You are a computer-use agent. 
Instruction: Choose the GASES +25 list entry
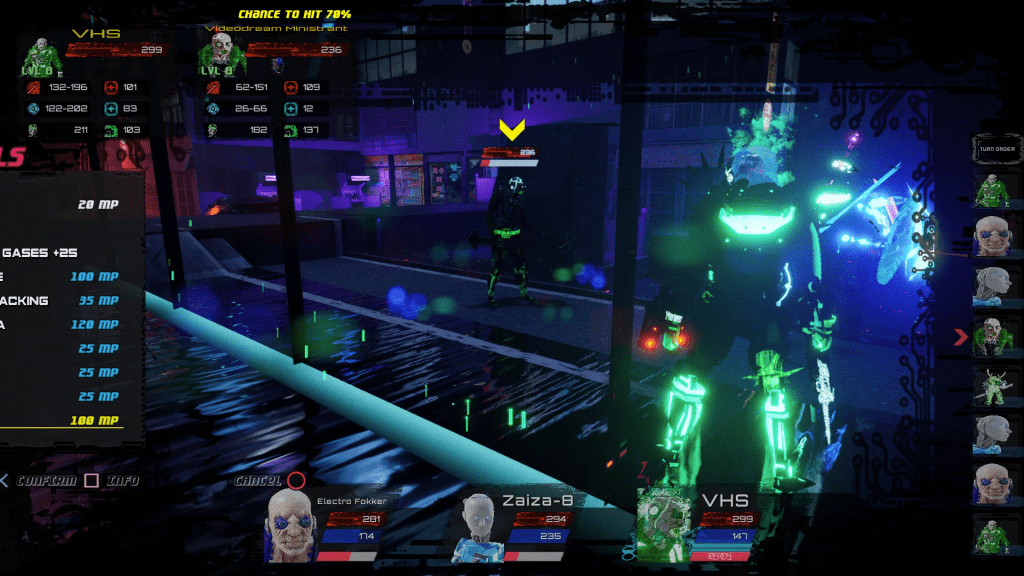tap(40, 252)
